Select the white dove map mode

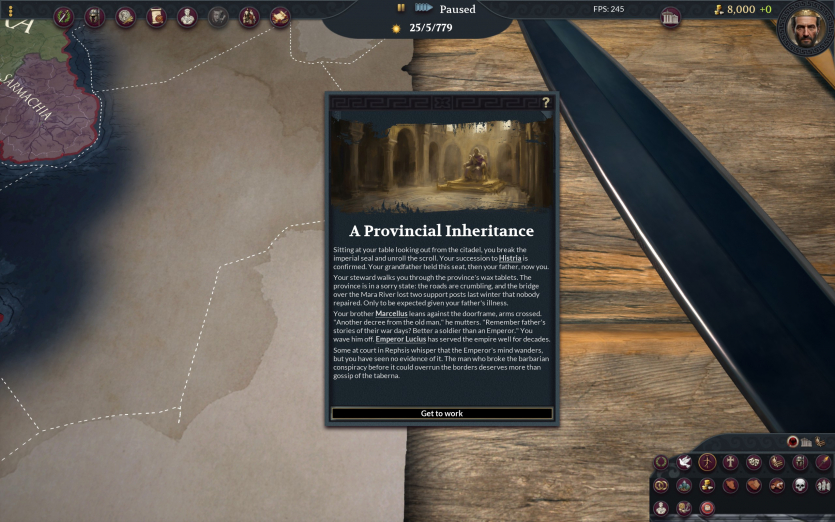(x=684, y=462)
